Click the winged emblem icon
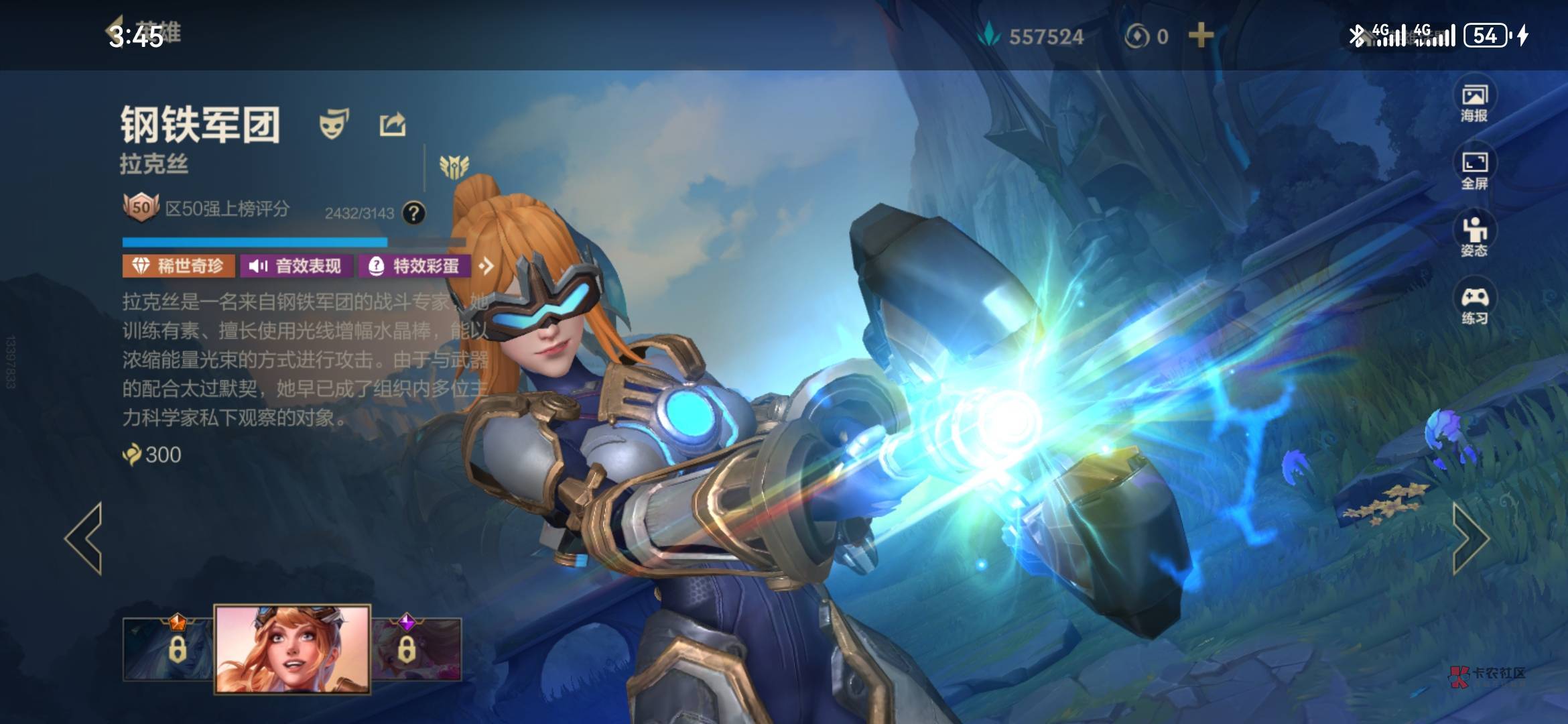The height and width of the screenshot is (724, 1568). tap(454, 166)
